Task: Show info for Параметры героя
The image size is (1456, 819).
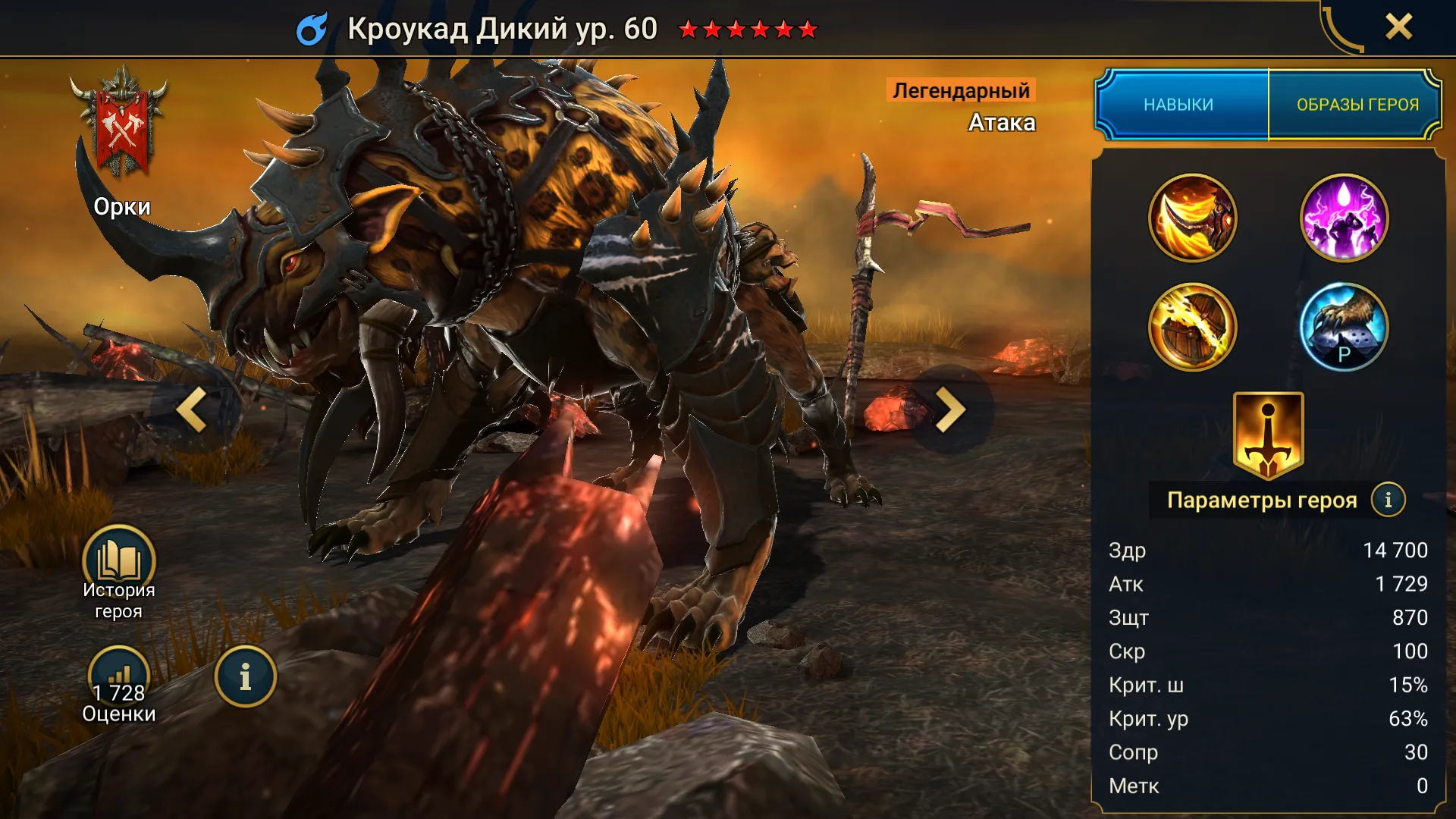Action: [1388, 500]
